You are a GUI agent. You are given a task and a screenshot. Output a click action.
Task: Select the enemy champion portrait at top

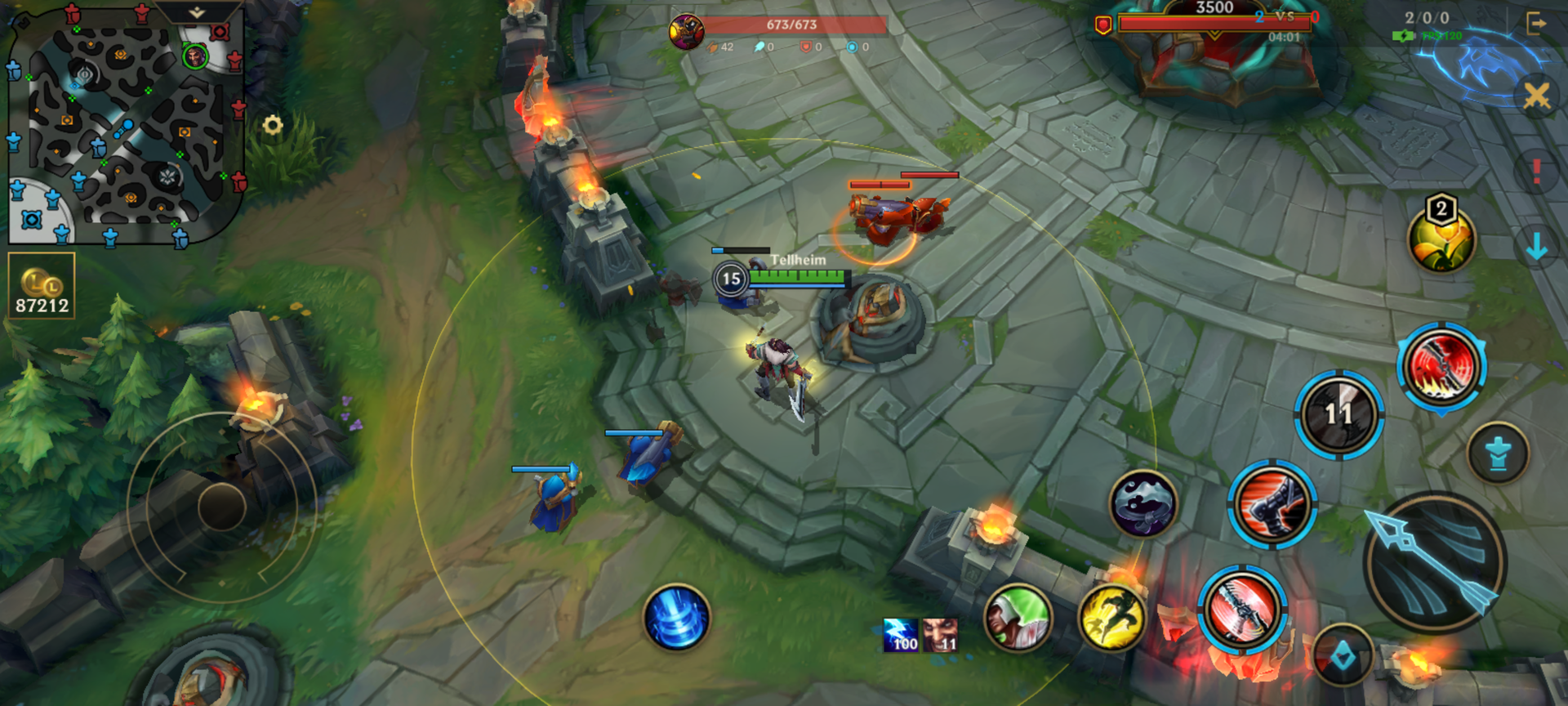[687, 32]
